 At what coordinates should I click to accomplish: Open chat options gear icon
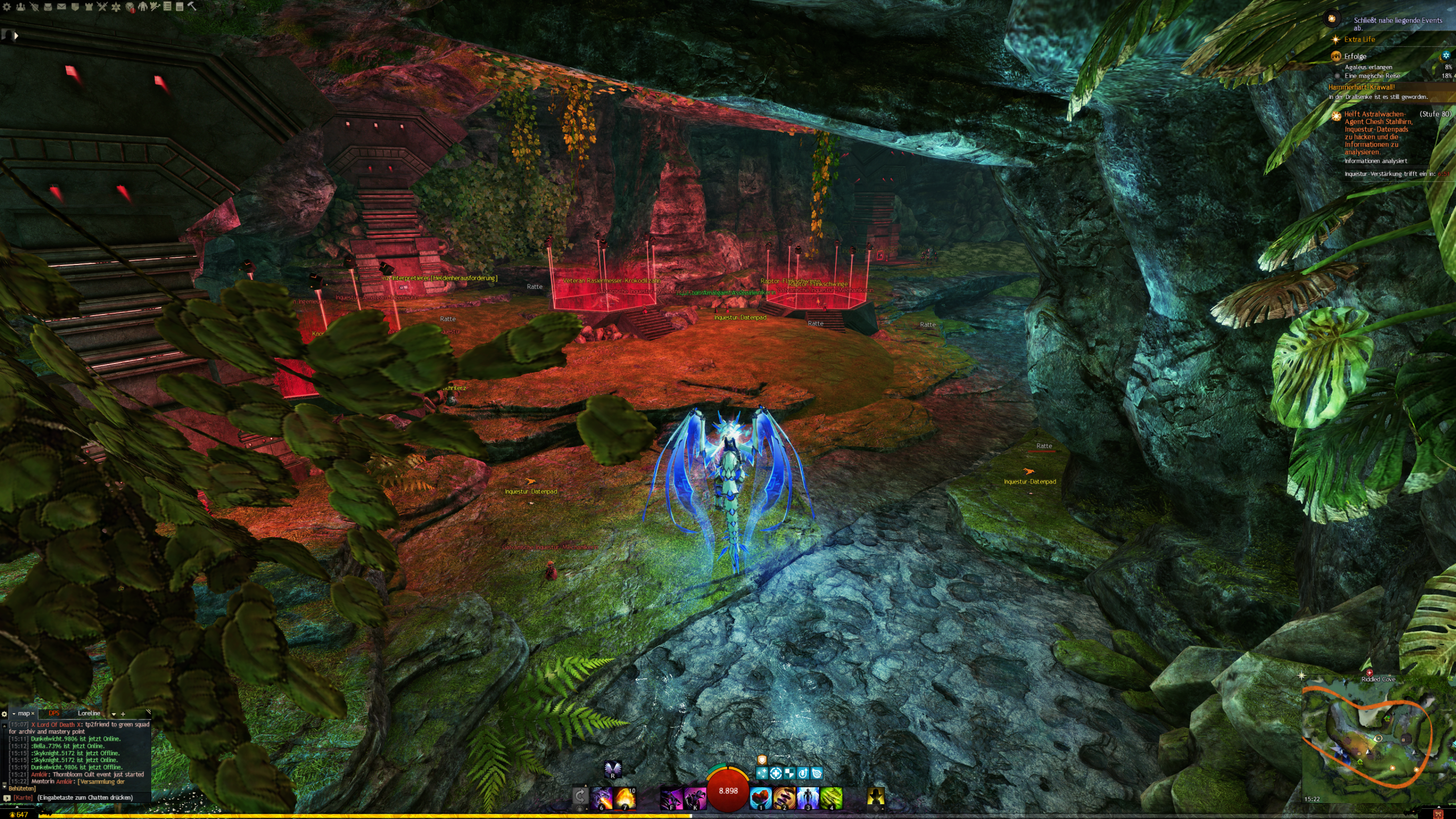[x=5, y=714]
